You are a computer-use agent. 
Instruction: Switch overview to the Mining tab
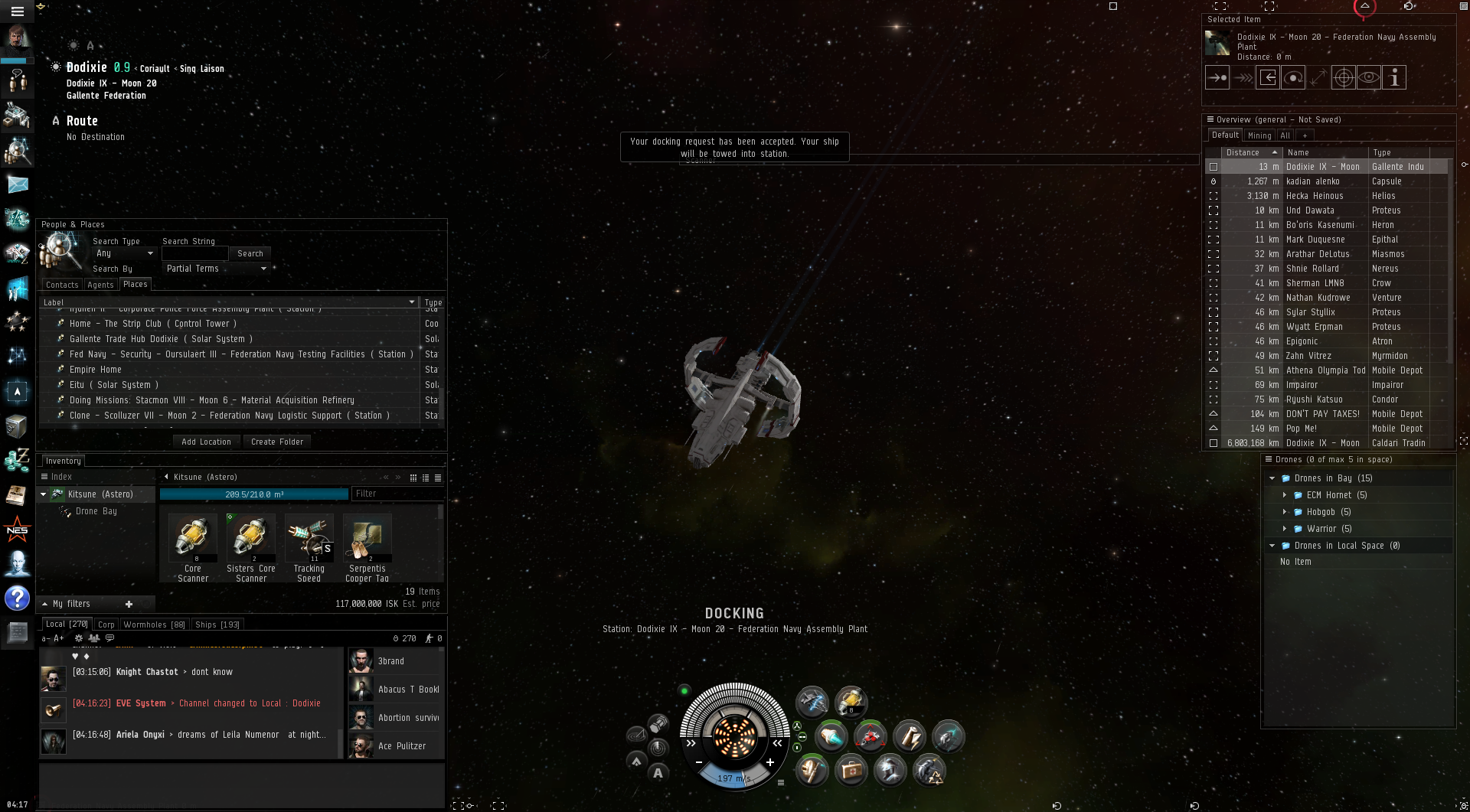(x=1259, y=135)
